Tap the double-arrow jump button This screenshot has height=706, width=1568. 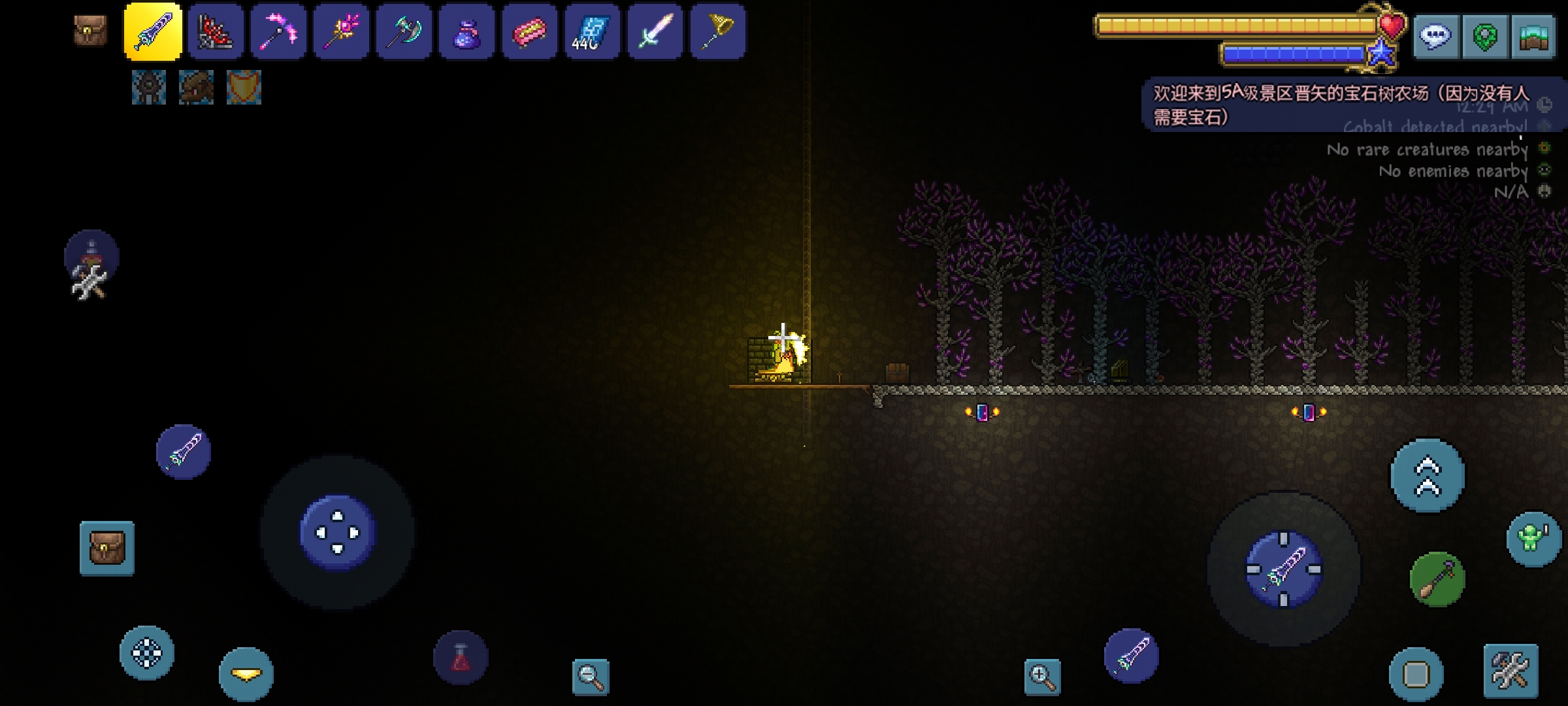(x=1428, y=475)
